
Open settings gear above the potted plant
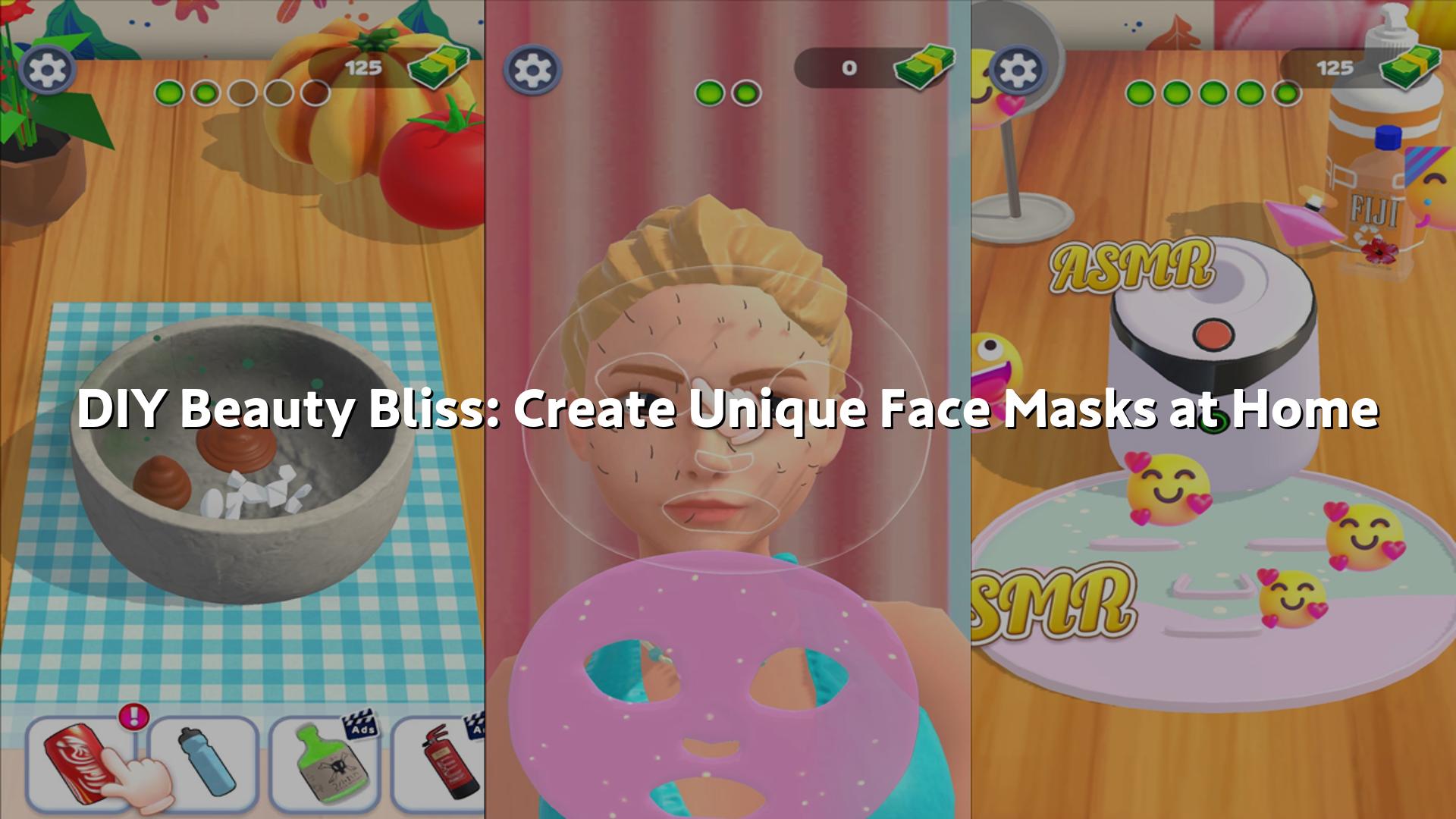pos(48,70)
